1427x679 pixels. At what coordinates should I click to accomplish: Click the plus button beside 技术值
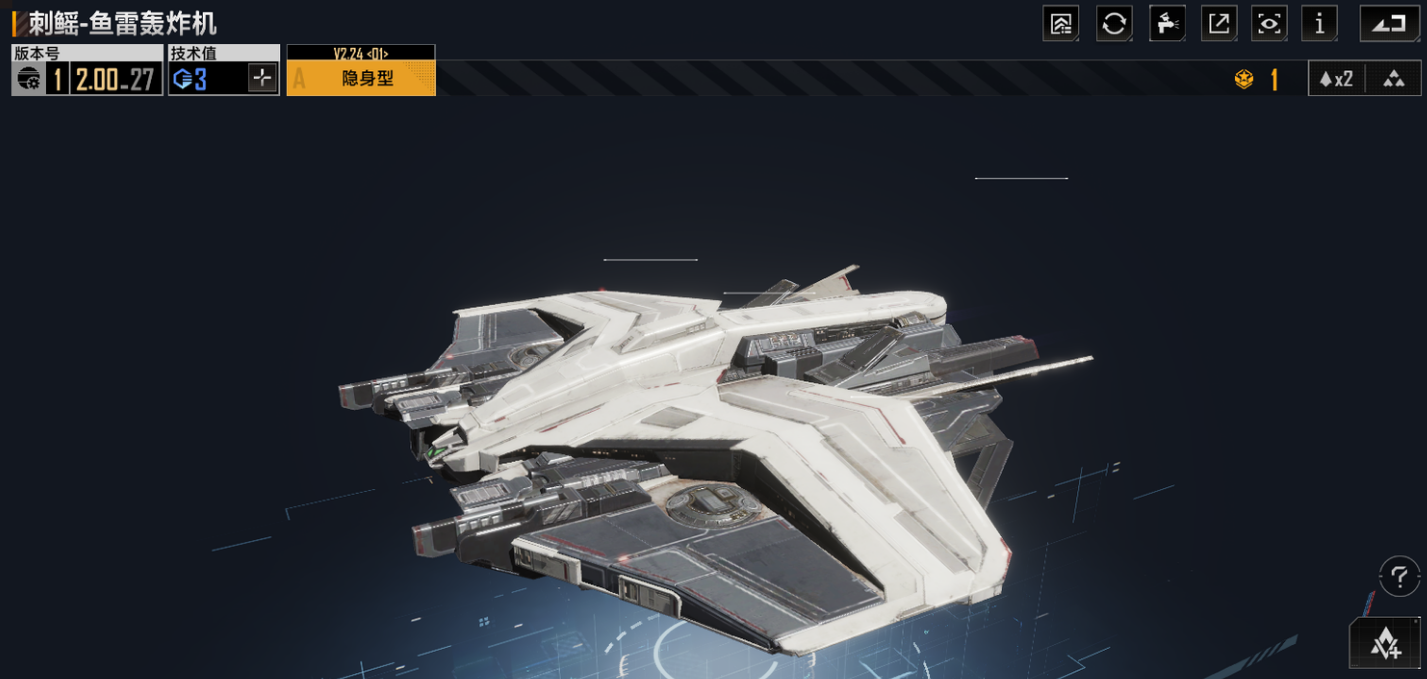tap(262, 79)
